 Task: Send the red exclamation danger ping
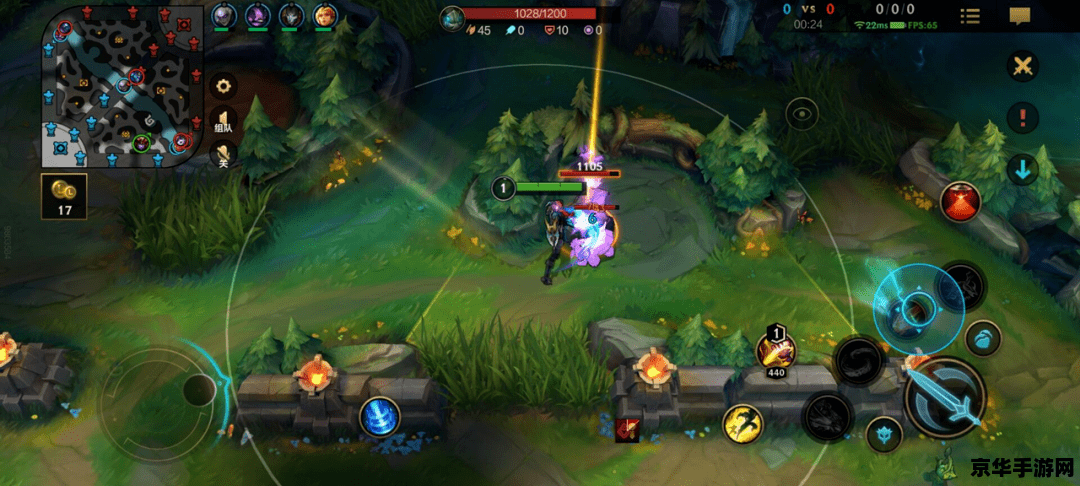coord(1022,118)
